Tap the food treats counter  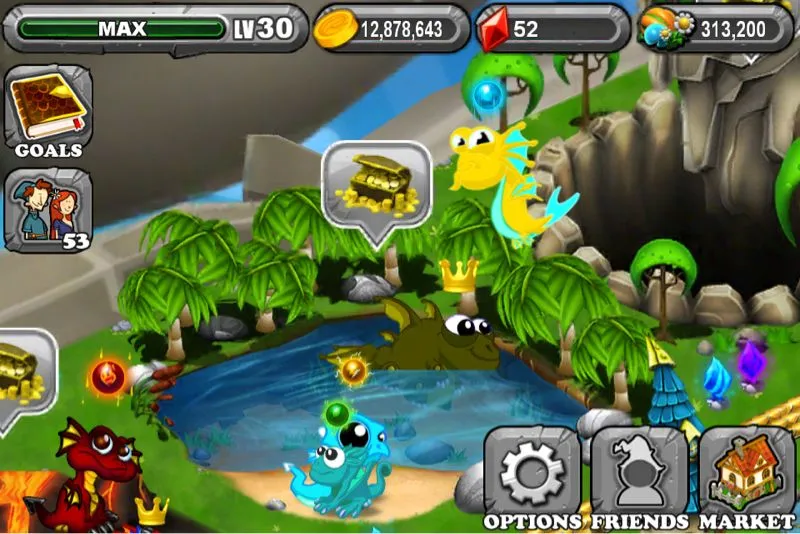click(714, 29)
